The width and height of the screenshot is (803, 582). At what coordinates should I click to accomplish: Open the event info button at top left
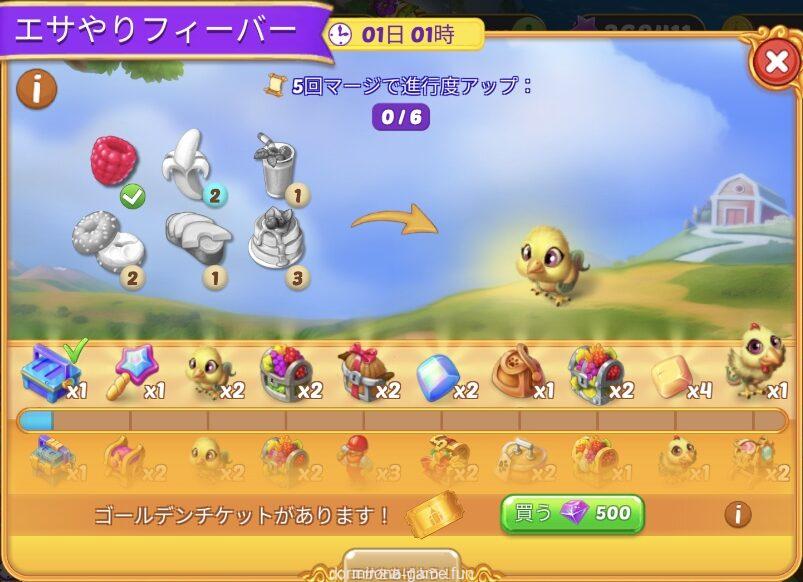click(x=36, y=89)
